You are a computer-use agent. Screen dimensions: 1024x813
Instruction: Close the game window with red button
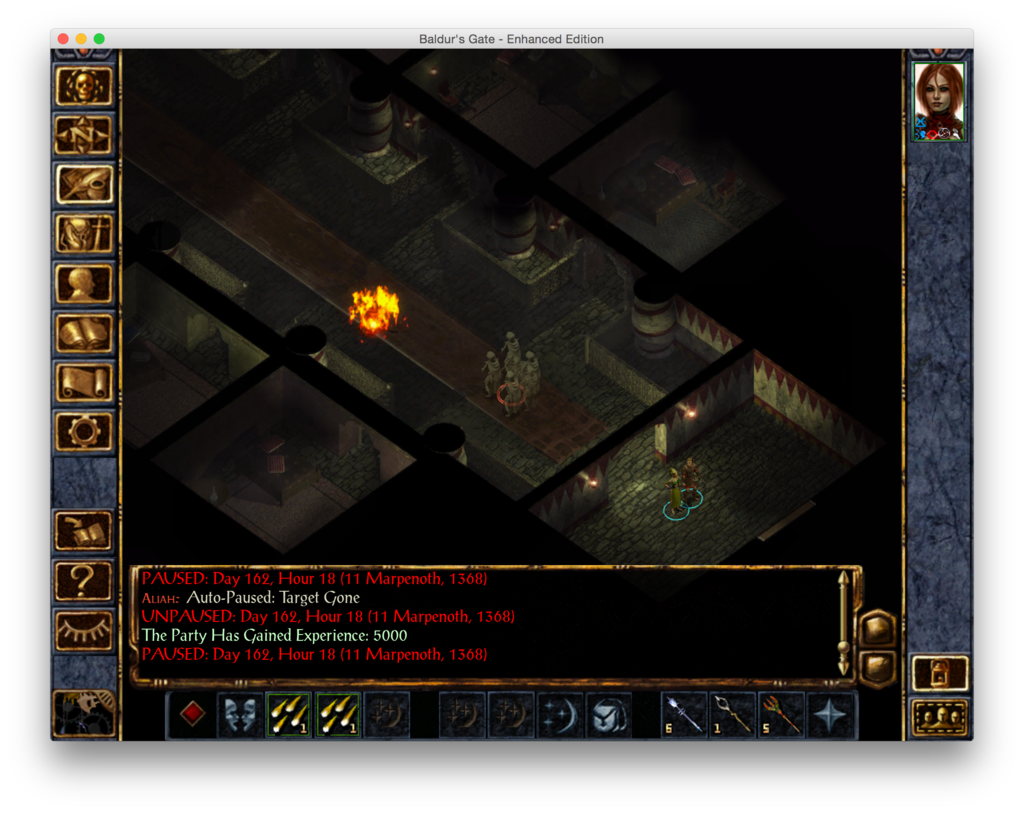pos(63,39)
